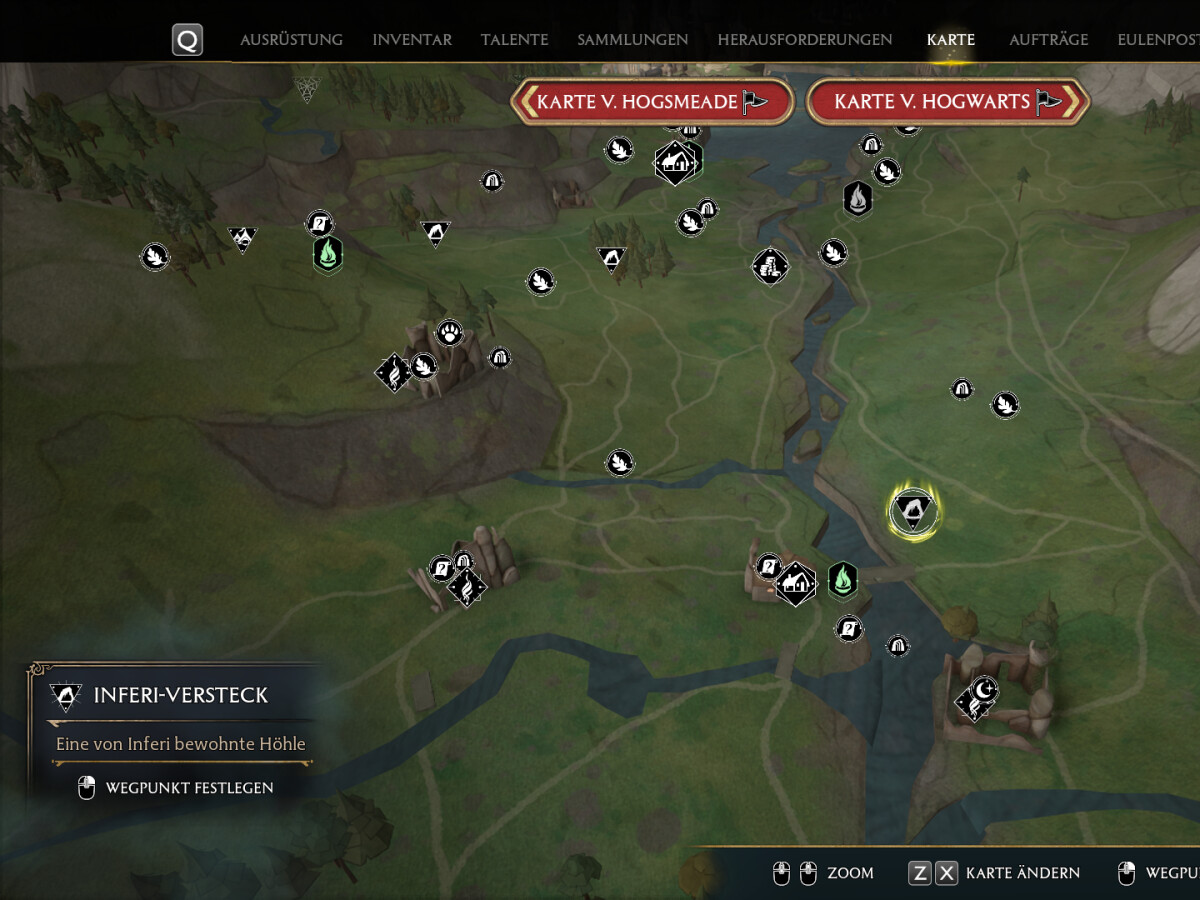Click the crescent moon marker at the ruins

point(985,688)
